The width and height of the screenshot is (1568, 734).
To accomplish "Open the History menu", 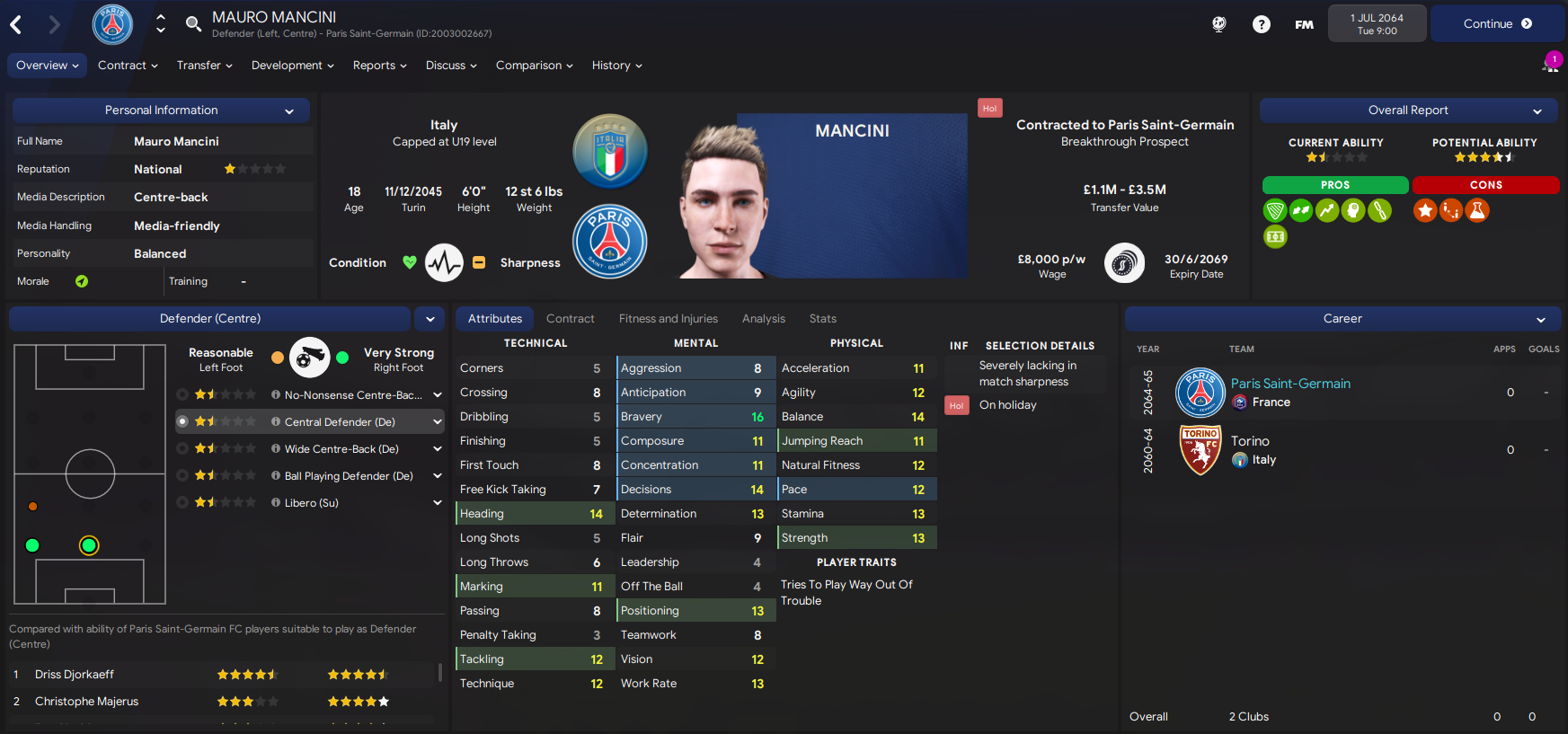I will [x=616, y=66].
